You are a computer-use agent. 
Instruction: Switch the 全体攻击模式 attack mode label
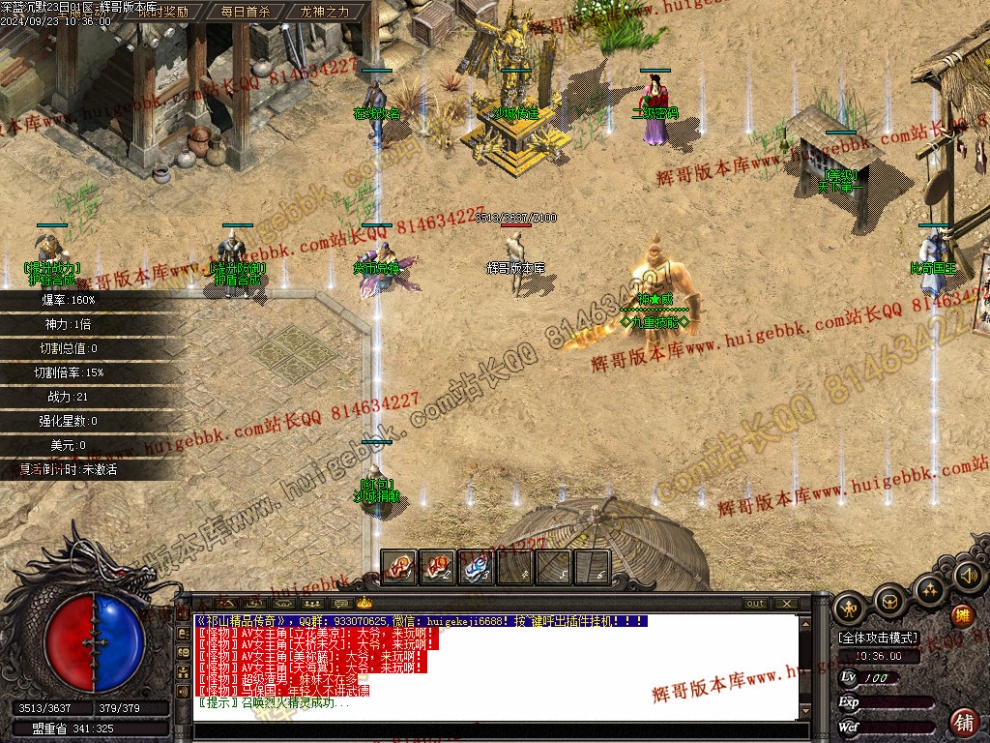pyautogui.click(x=878, y=637)
